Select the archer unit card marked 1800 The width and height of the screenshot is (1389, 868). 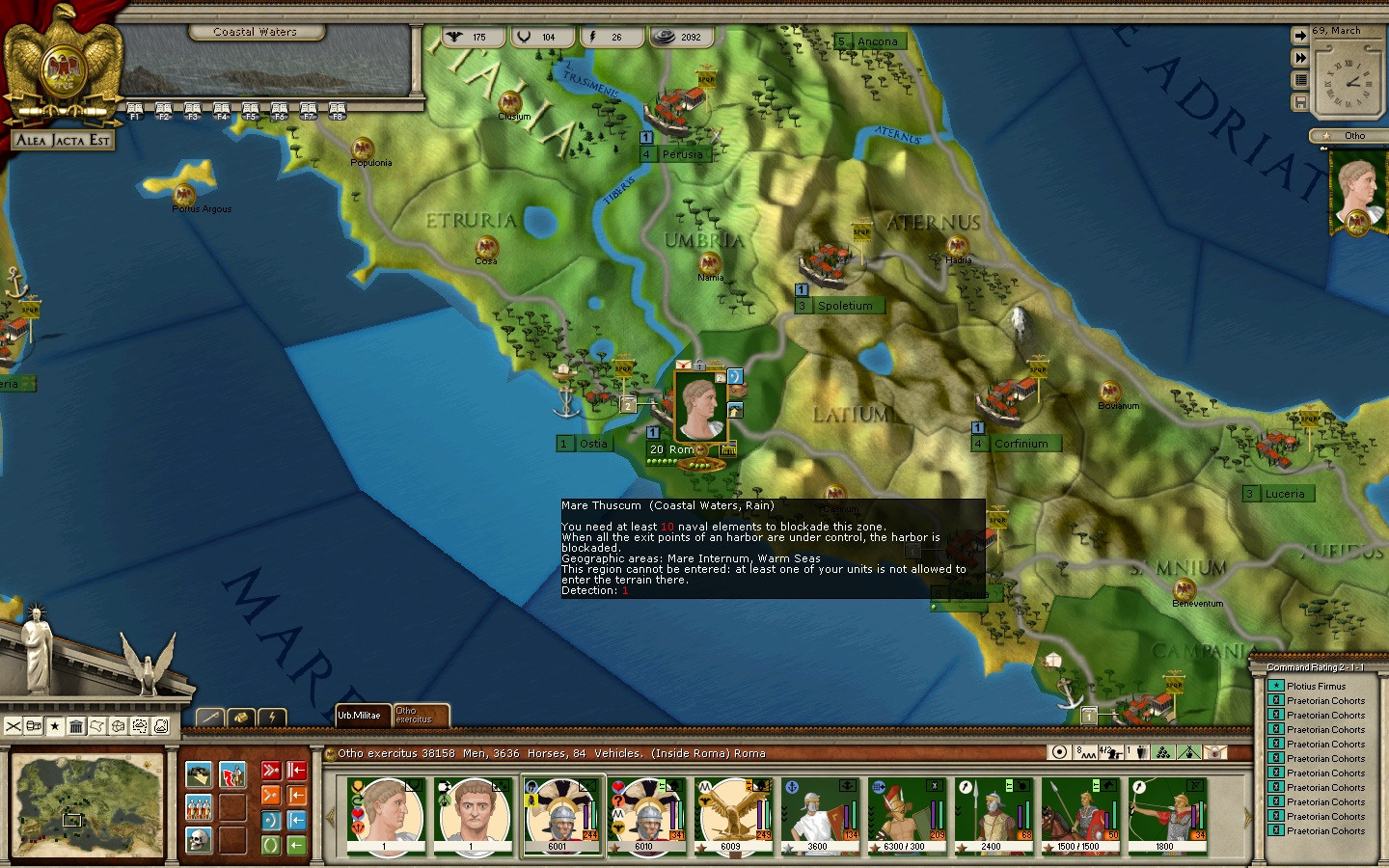(x=1166, y=816)
